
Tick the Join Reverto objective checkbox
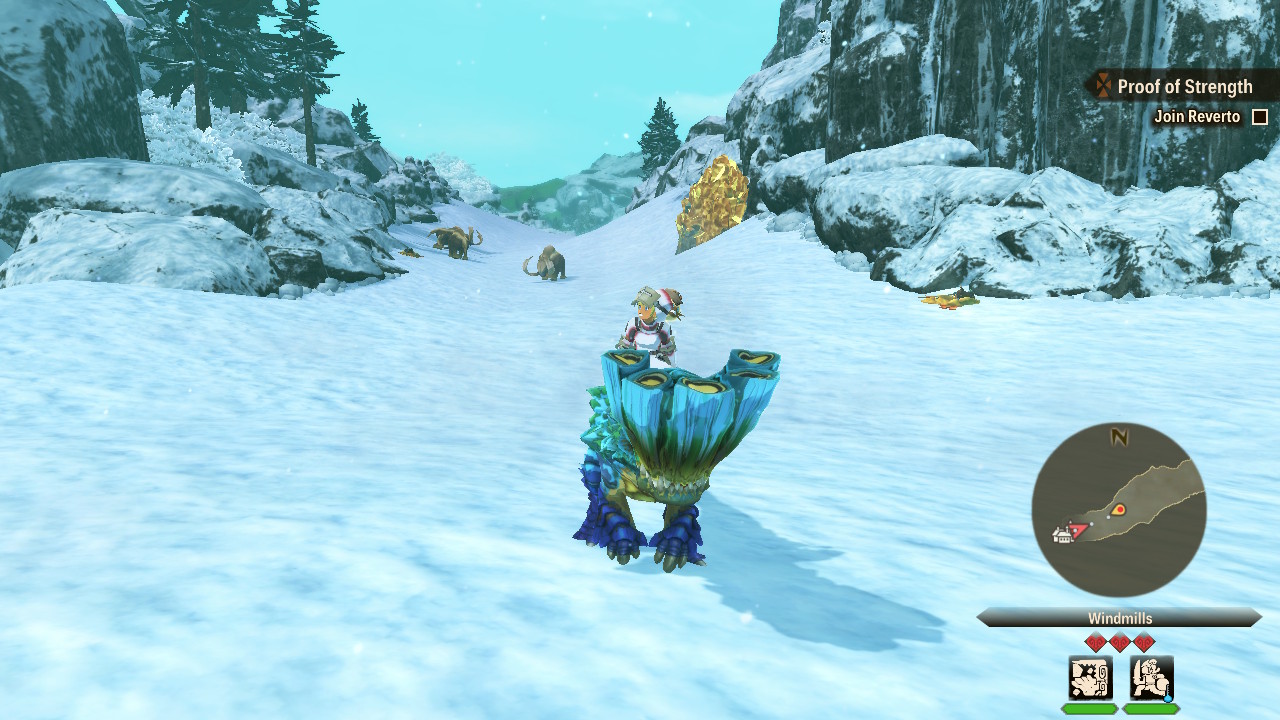coord(1260,117)
